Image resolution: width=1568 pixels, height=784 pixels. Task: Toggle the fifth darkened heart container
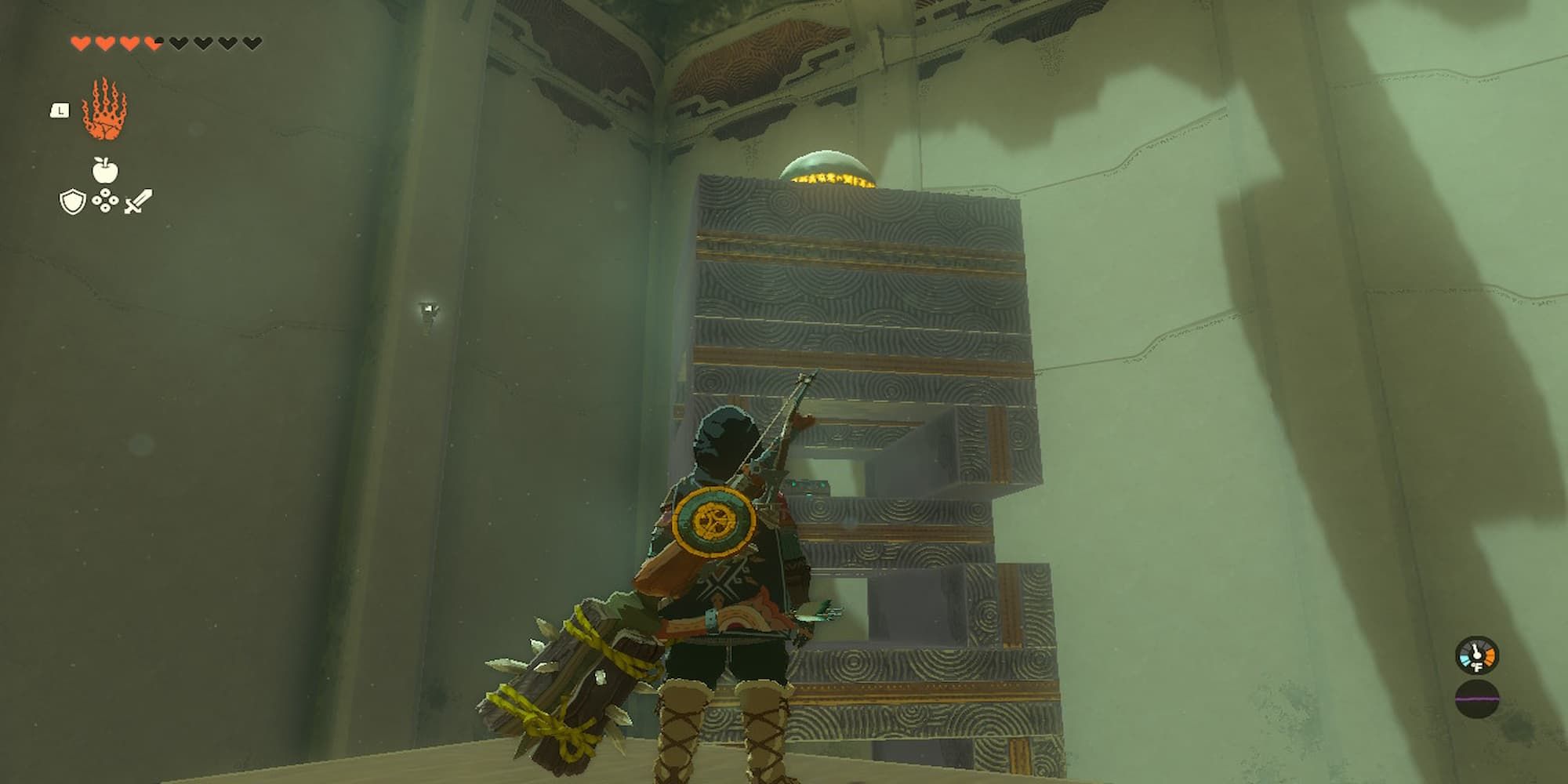pos(178,43)
